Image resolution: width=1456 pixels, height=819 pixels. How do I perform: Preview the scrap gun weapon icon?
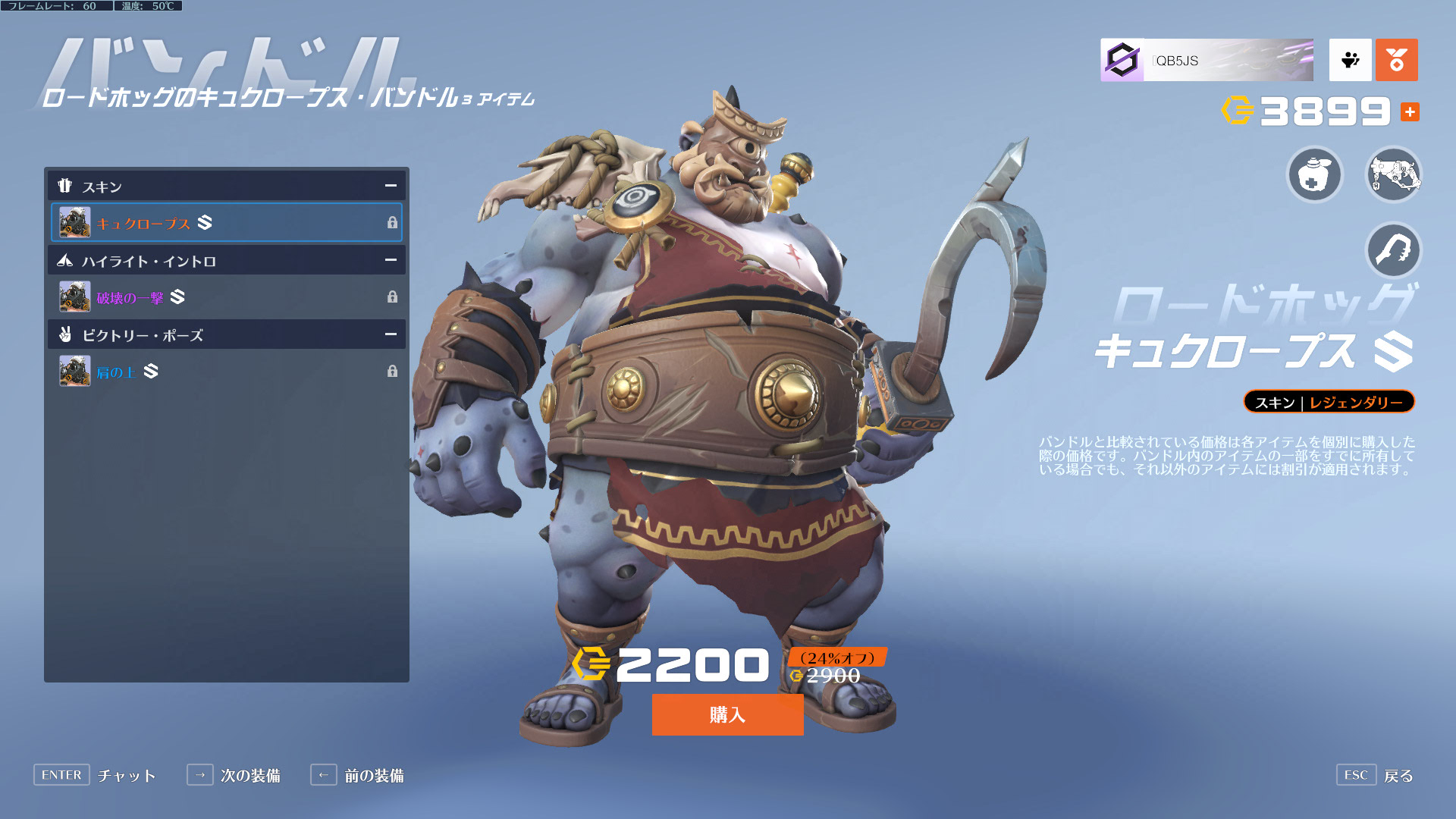[1393, 175]
